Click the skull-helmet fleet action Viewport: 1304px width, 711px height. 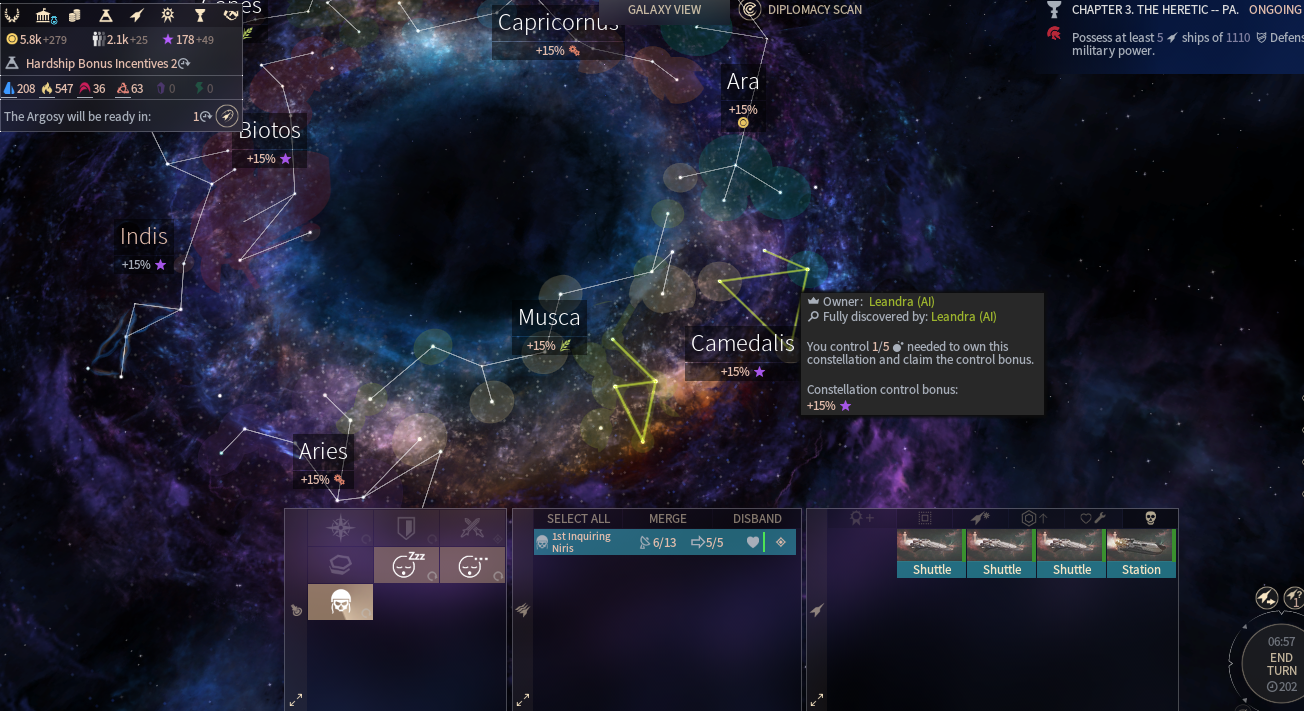click(x=340, y=602)
